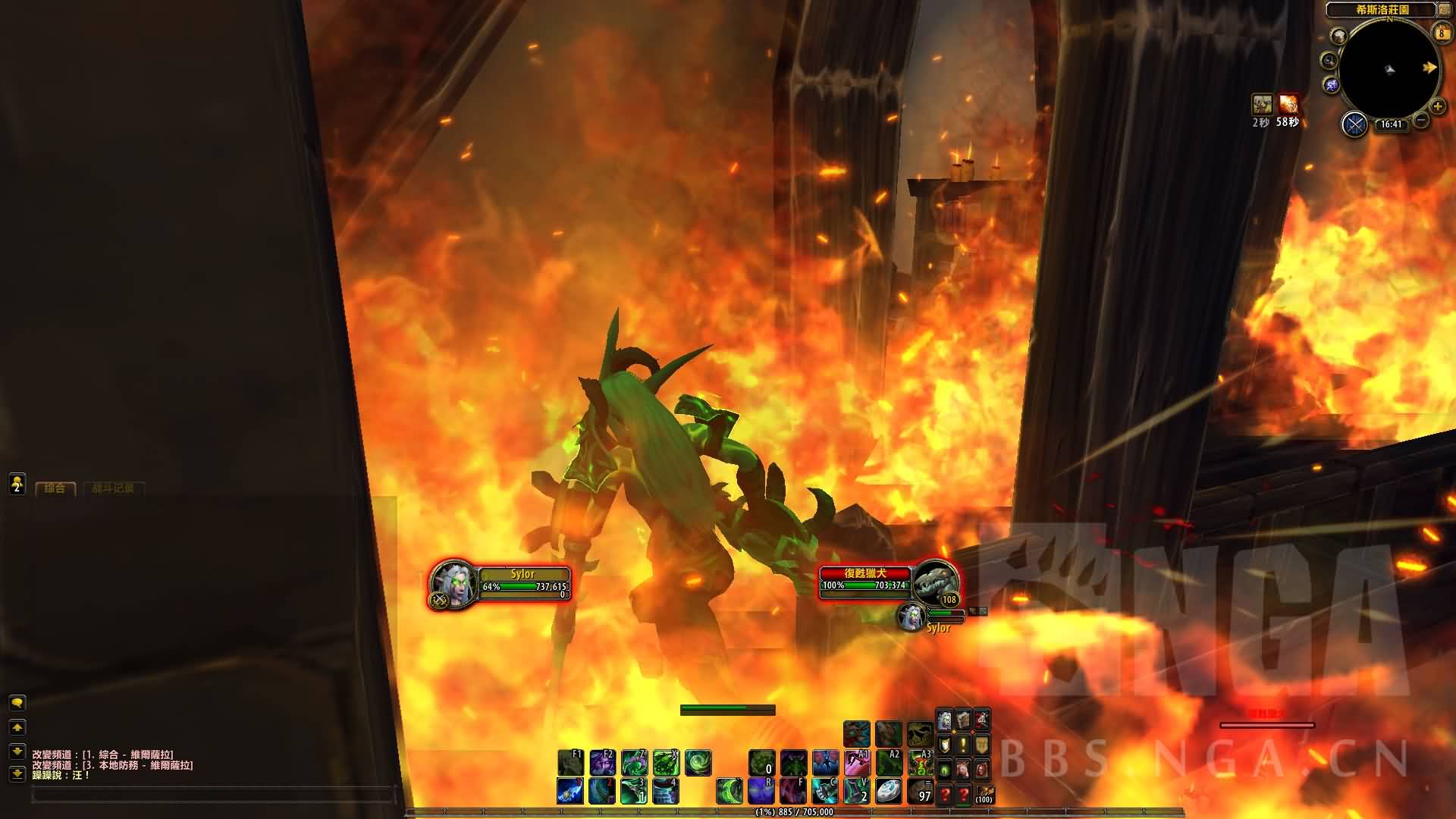Activate the ability bound to A3
This screenshot has width=1456, height=819.
[920, 763]
